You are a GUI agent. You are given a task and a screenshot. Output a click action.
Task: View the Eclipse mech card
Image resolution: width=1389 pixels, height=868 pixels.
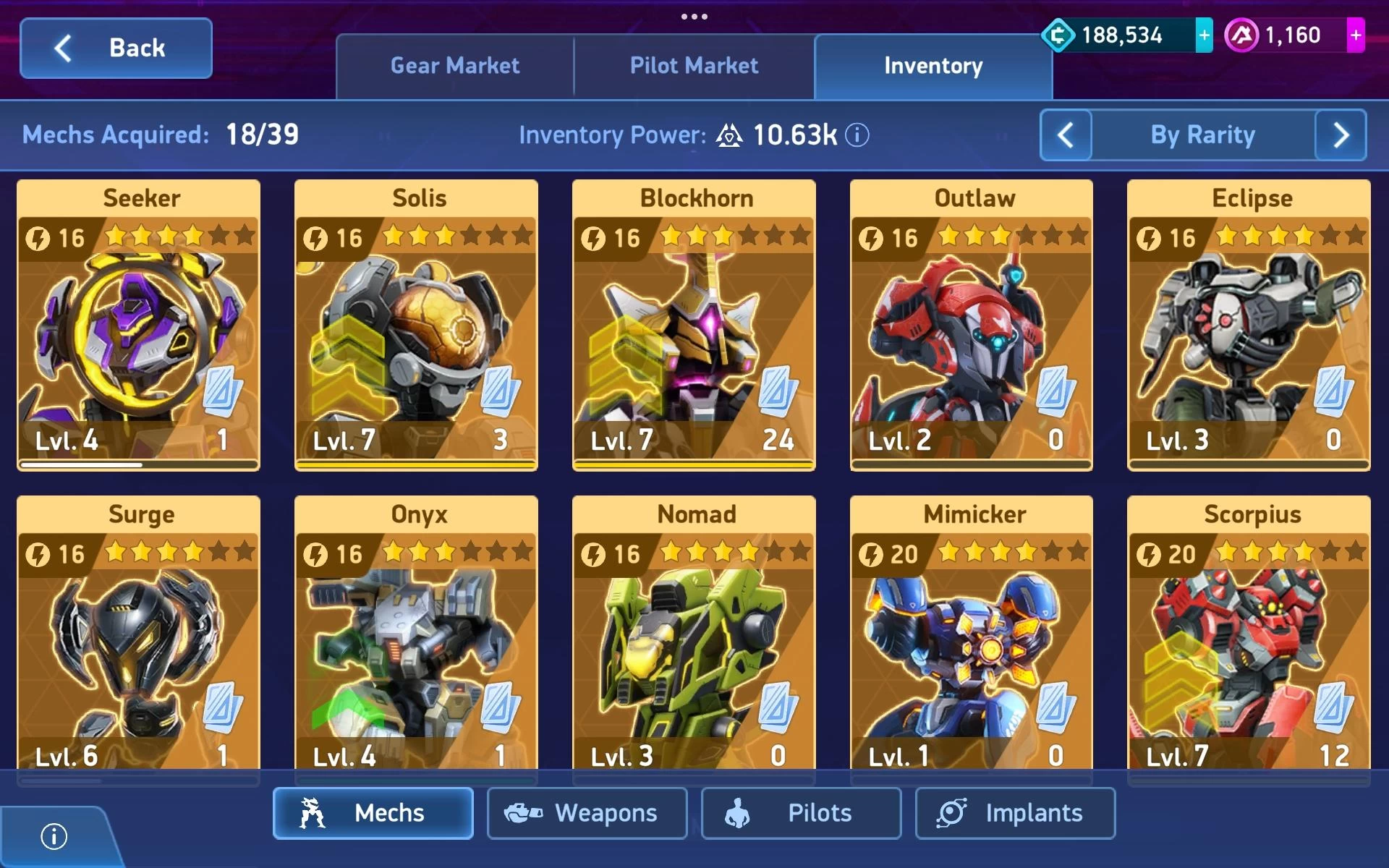click(1249, 325)
